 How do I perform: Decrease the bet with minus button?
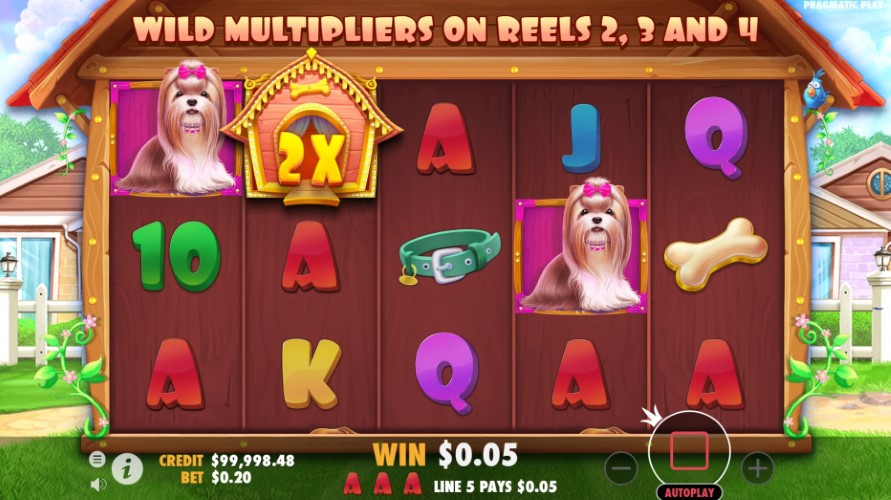[x=621, y=467]
